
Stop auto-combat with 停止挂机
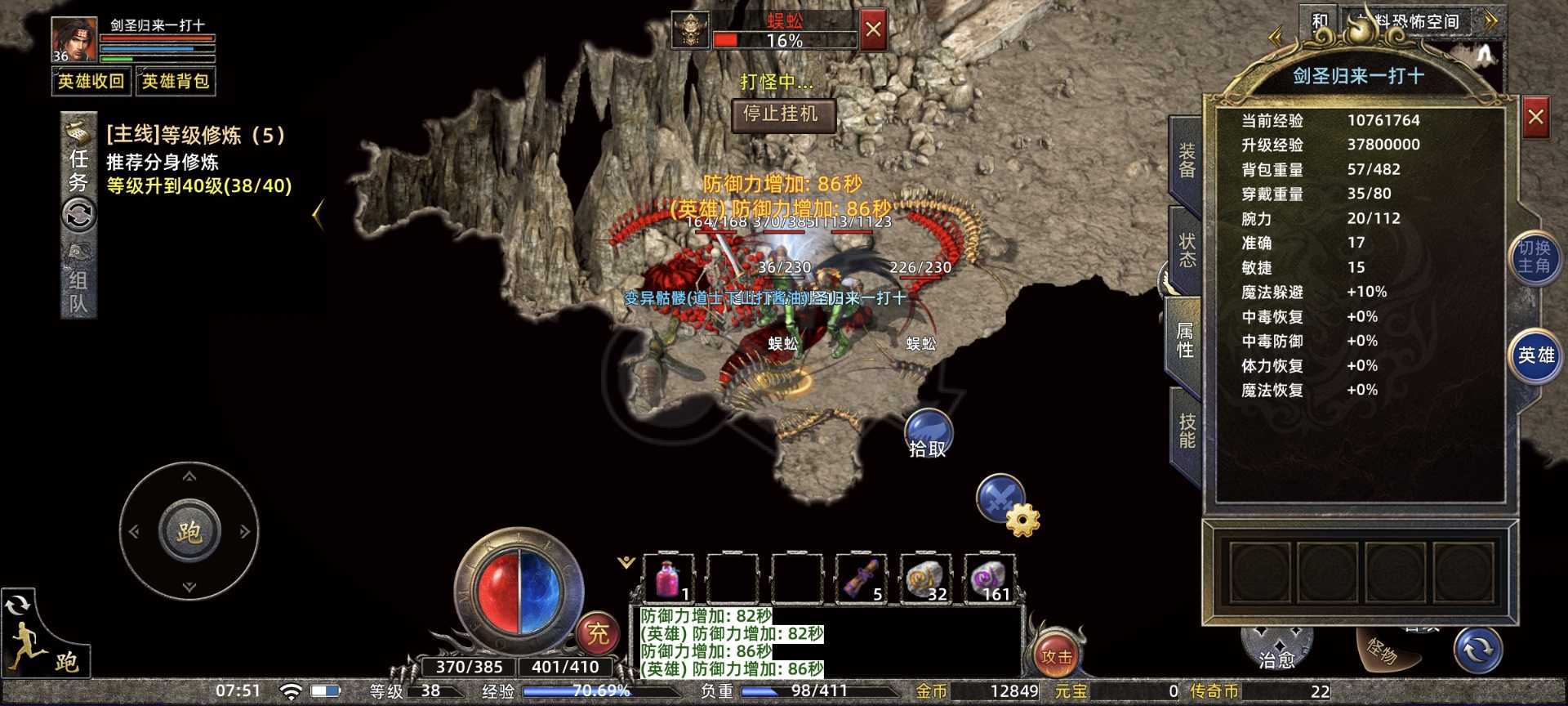pyautogui.click(x=782, y=114)
